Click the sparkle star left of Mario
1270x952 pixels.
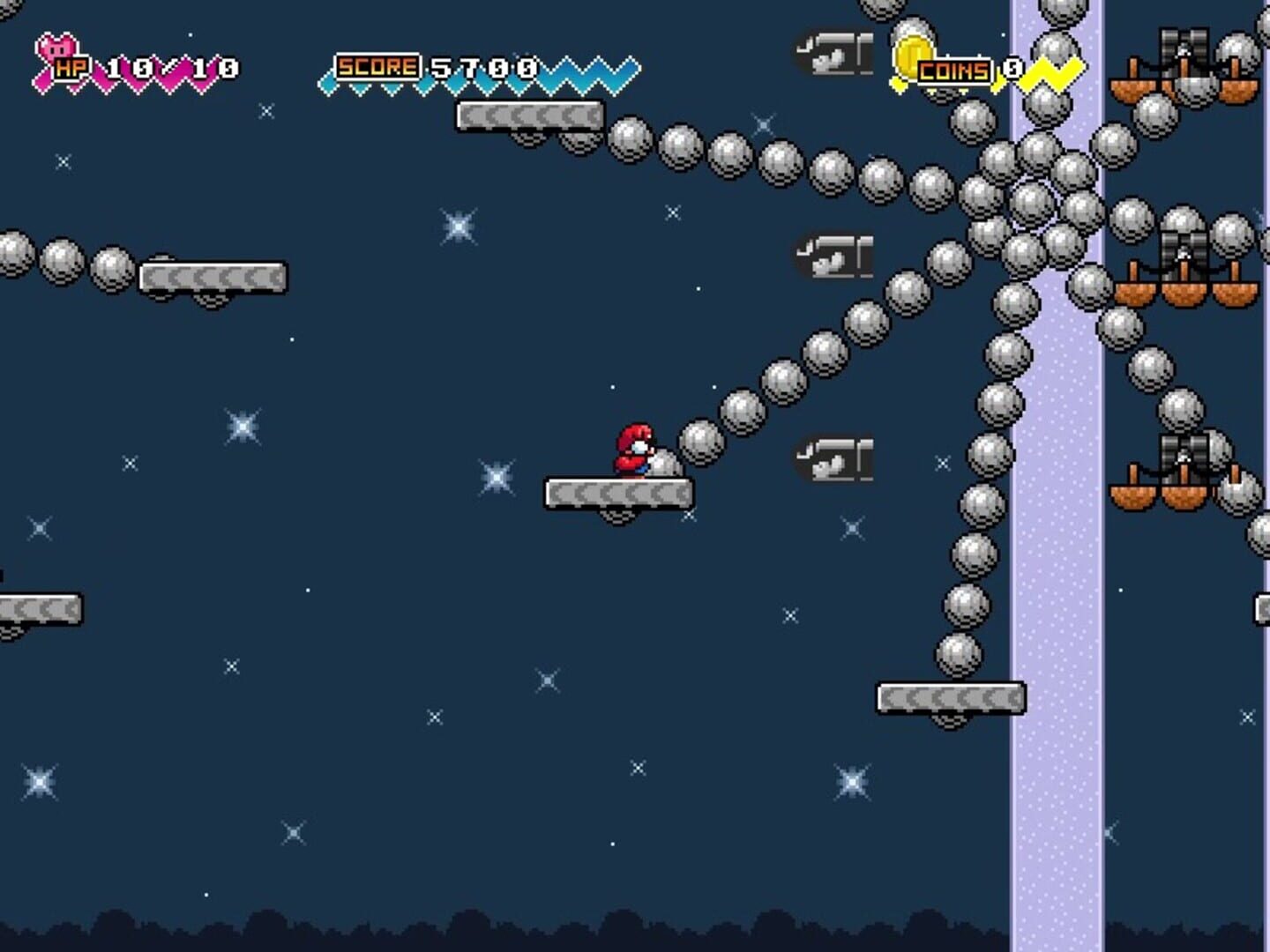click(497, 476)
